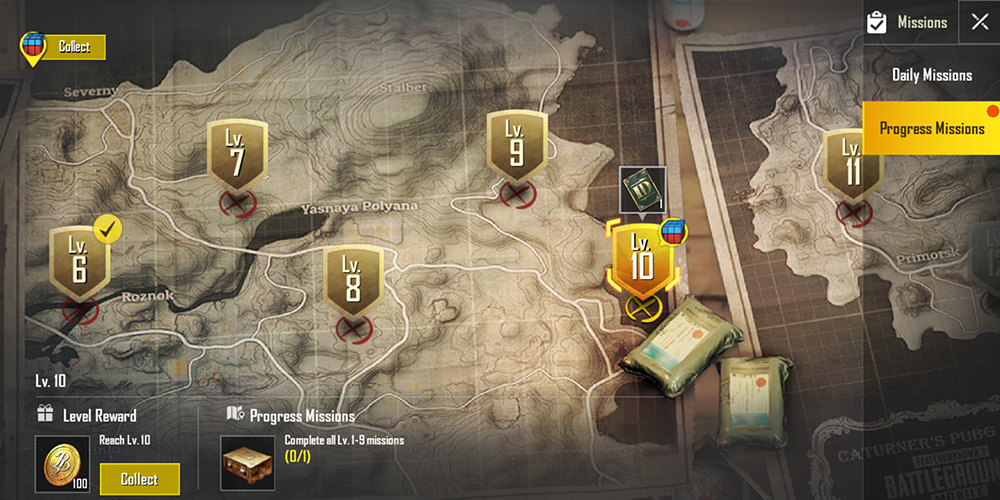View the gold coin level reward

click(62, 464)
